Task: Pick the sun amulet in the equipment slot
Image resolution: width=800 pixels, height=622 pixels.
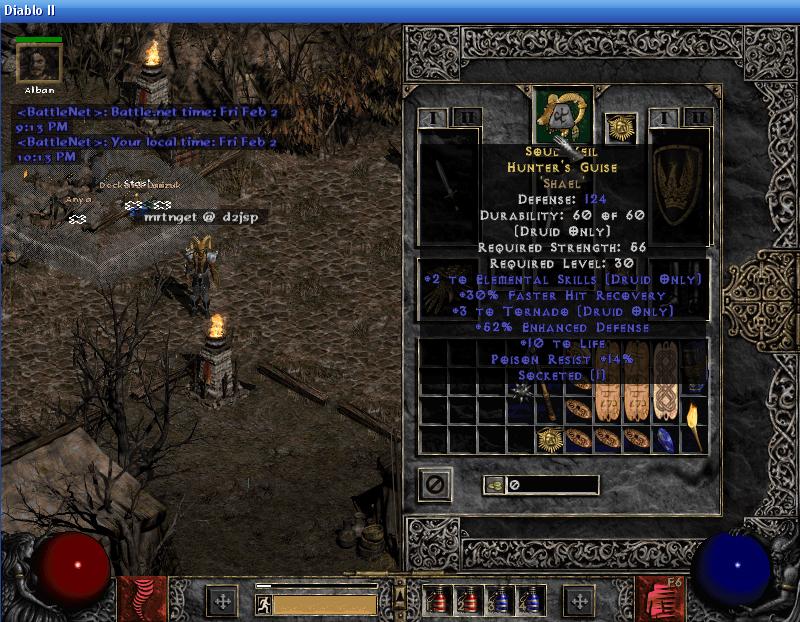Action: [622, 127]
